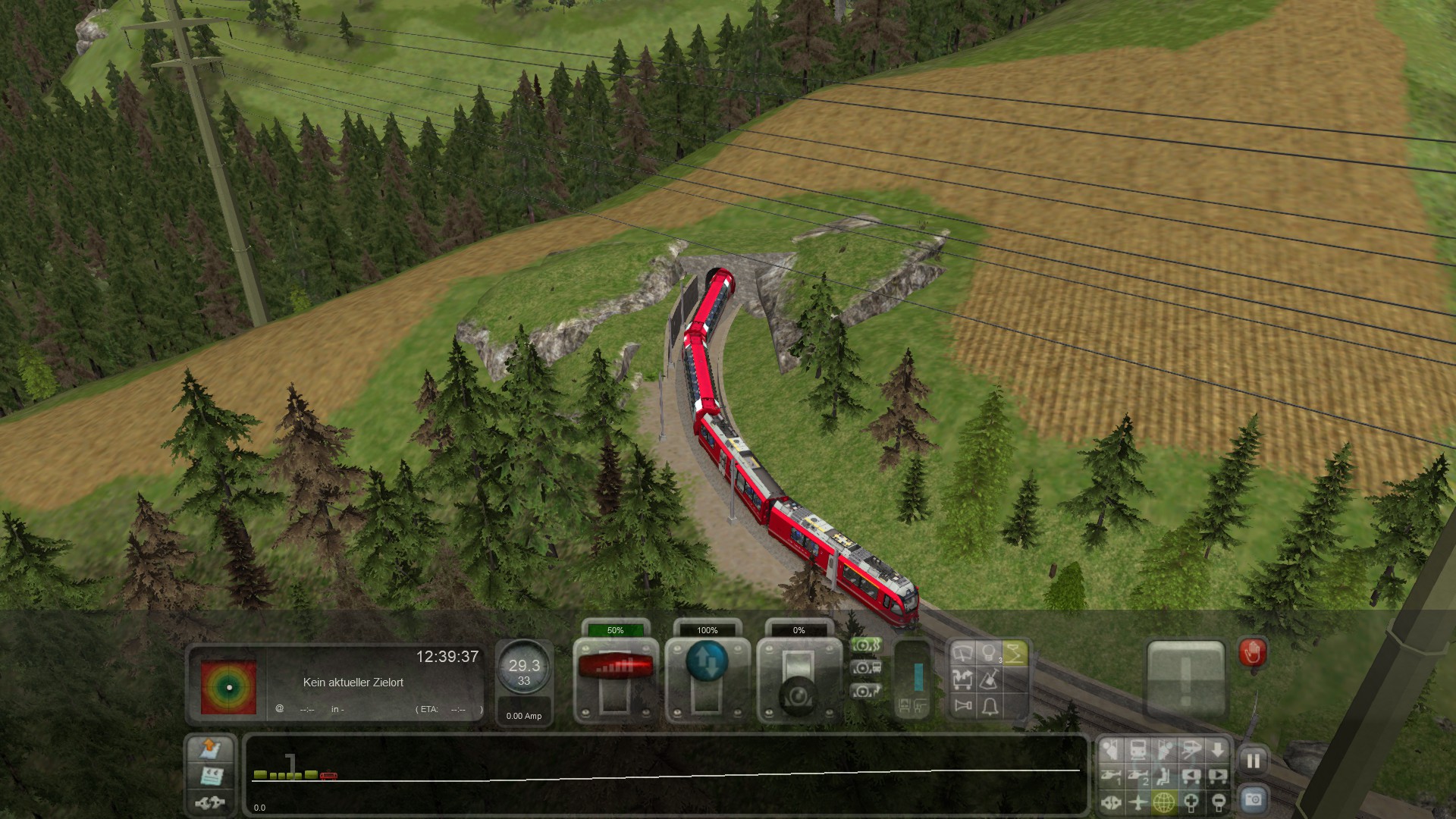
Task: Pause the simulation
Action: tap(1253, 761)
